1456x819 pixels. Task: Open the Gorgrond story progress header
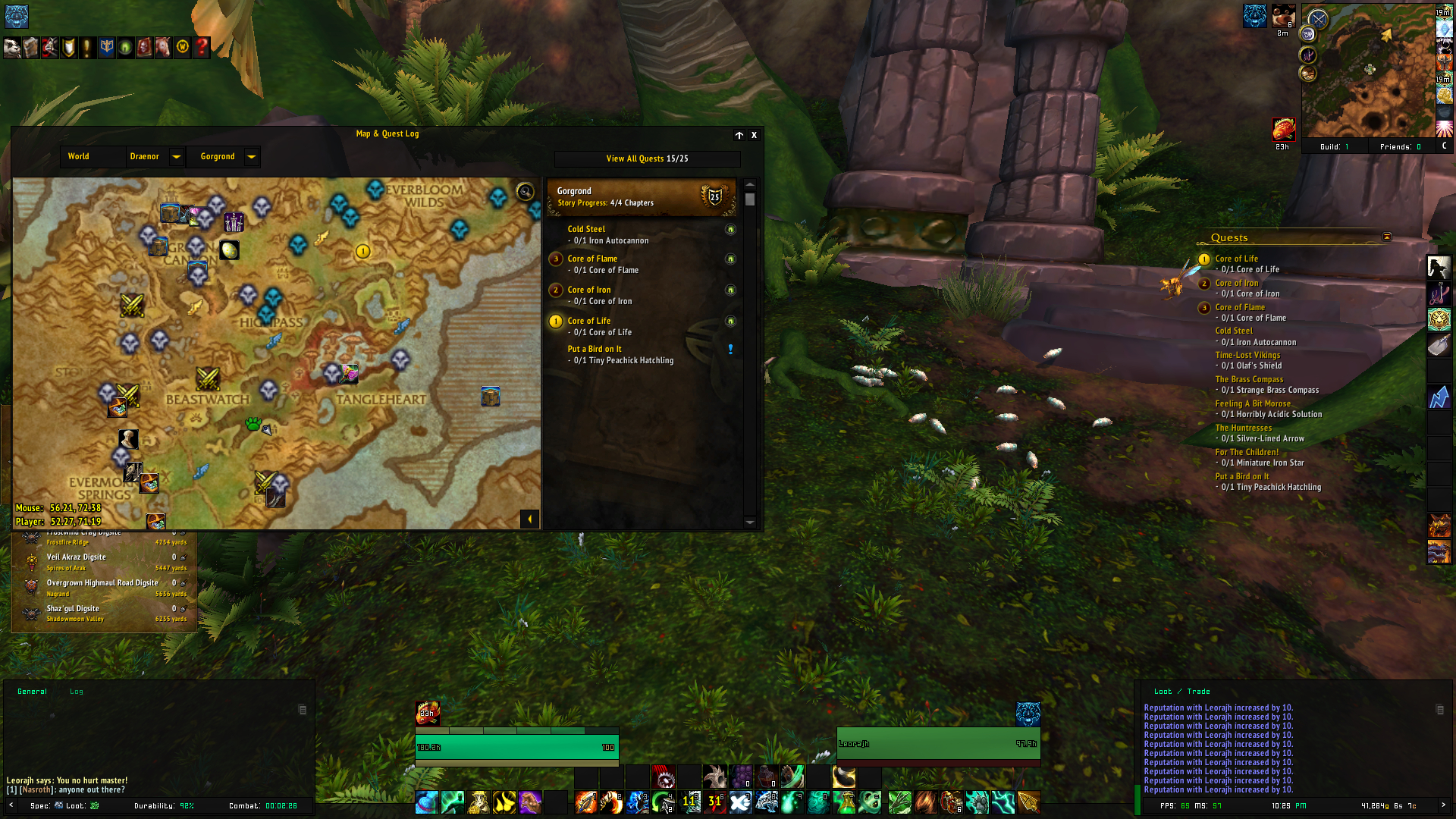[641, 197]
